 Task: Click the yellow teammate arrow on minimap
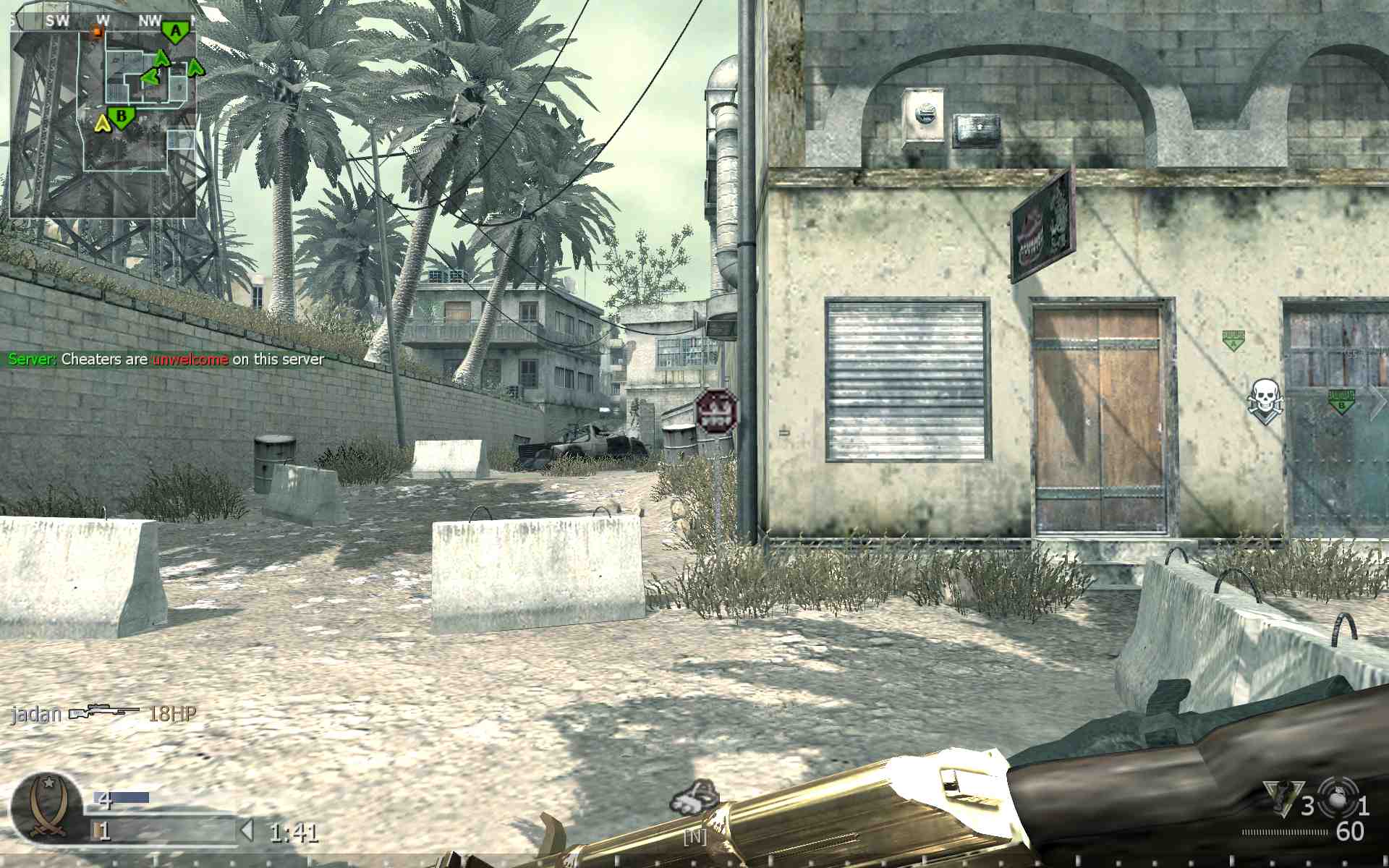click(x=101, y=124)
